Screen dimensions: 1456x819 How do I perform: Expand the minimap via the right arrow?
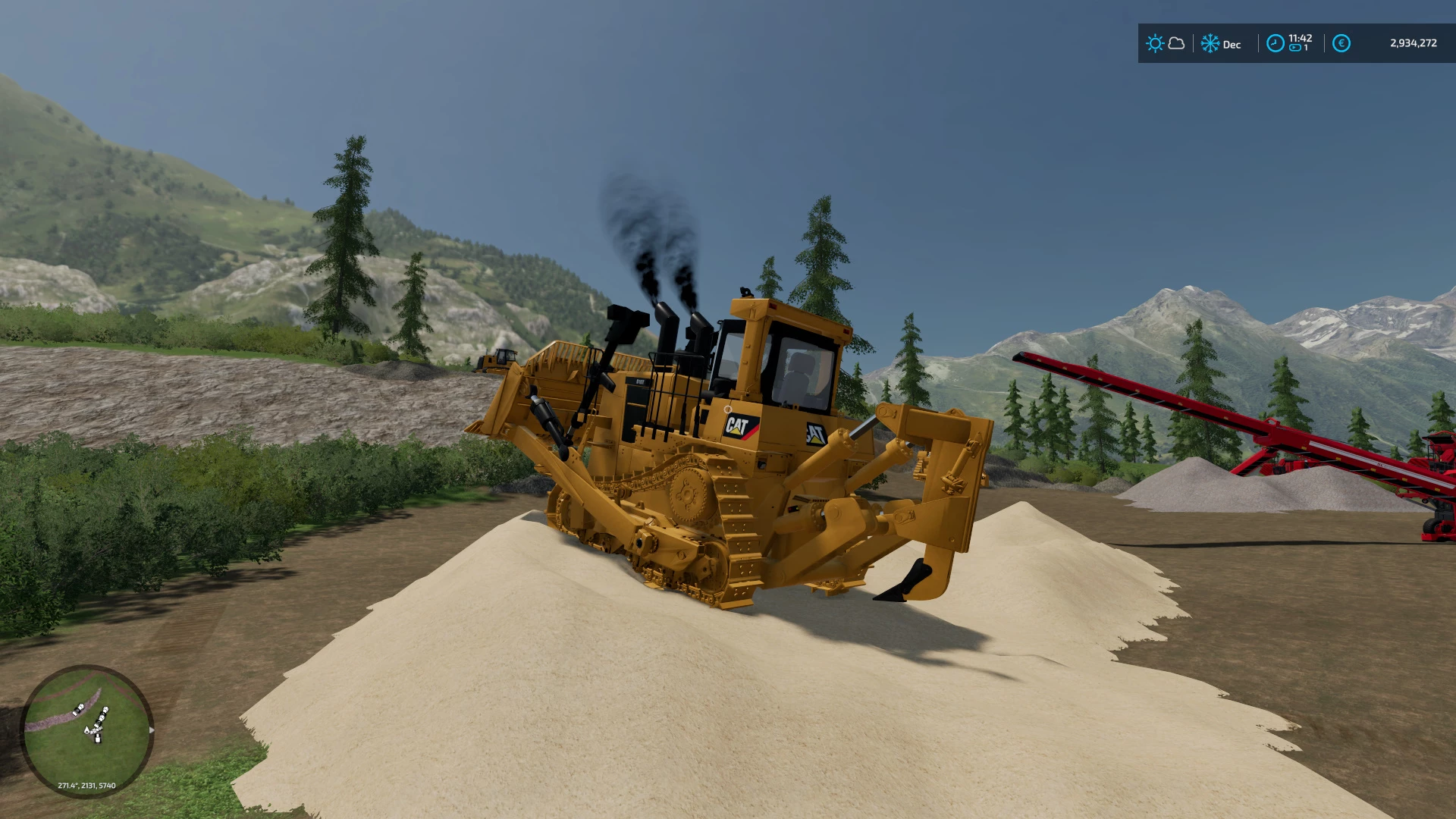(152, 730)
